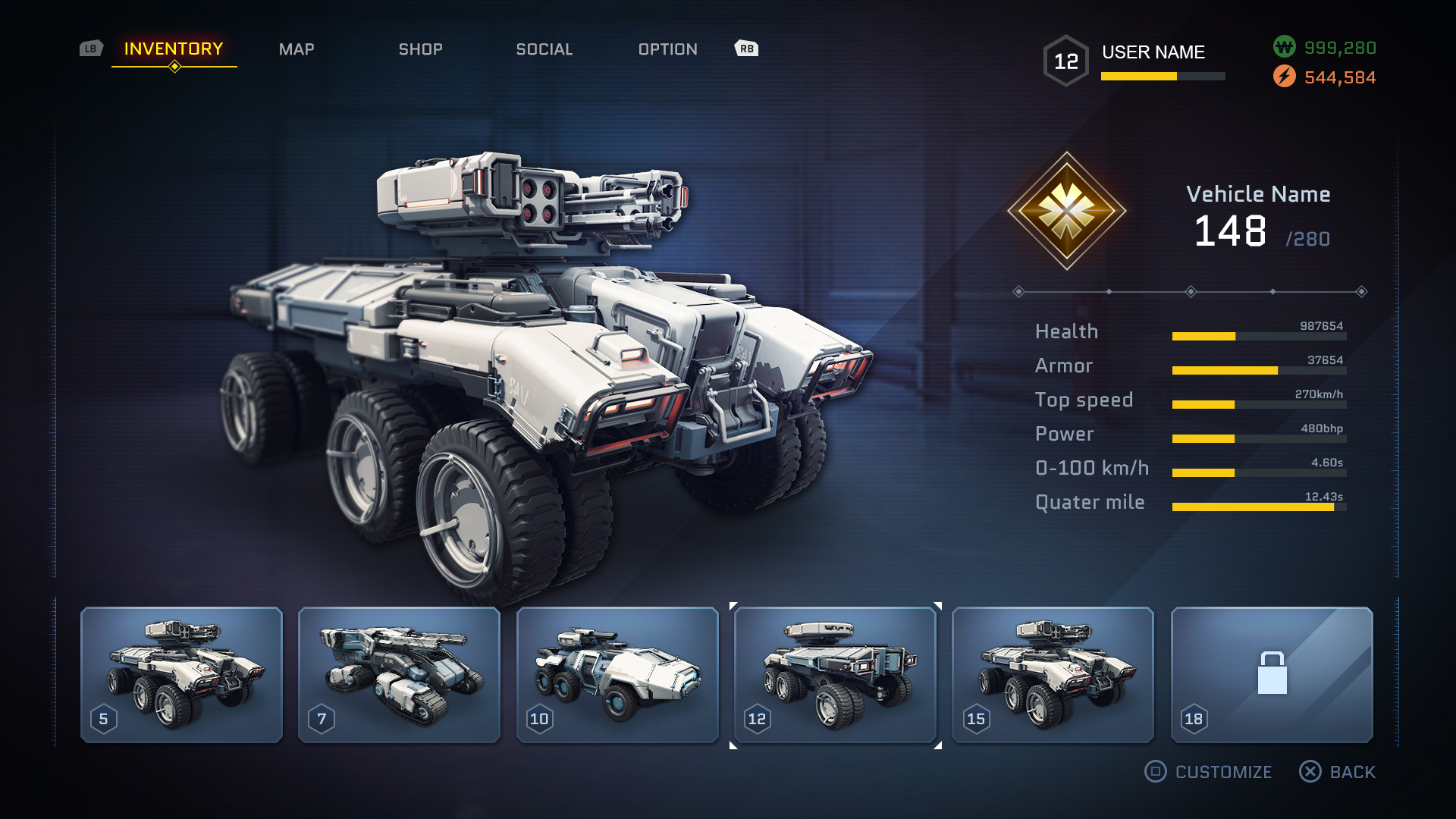Select the level 5 vehicle thumbnail
Image resolution: width=1456 pixels, height=819 pixels.
pos(181,674)
